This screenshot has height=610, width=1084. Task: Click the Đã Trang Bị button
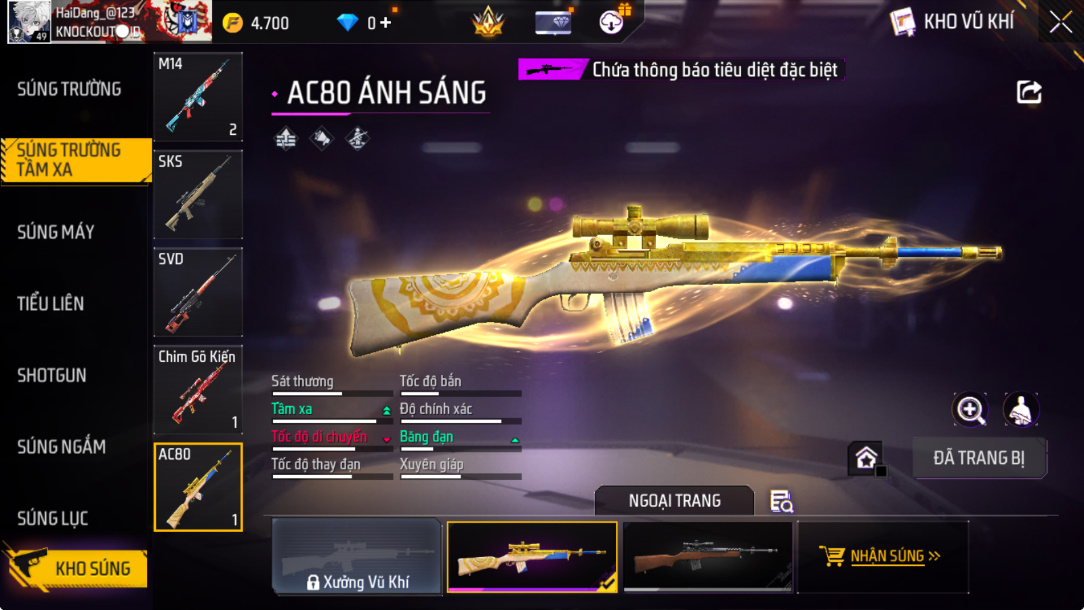tap(979, 458)
